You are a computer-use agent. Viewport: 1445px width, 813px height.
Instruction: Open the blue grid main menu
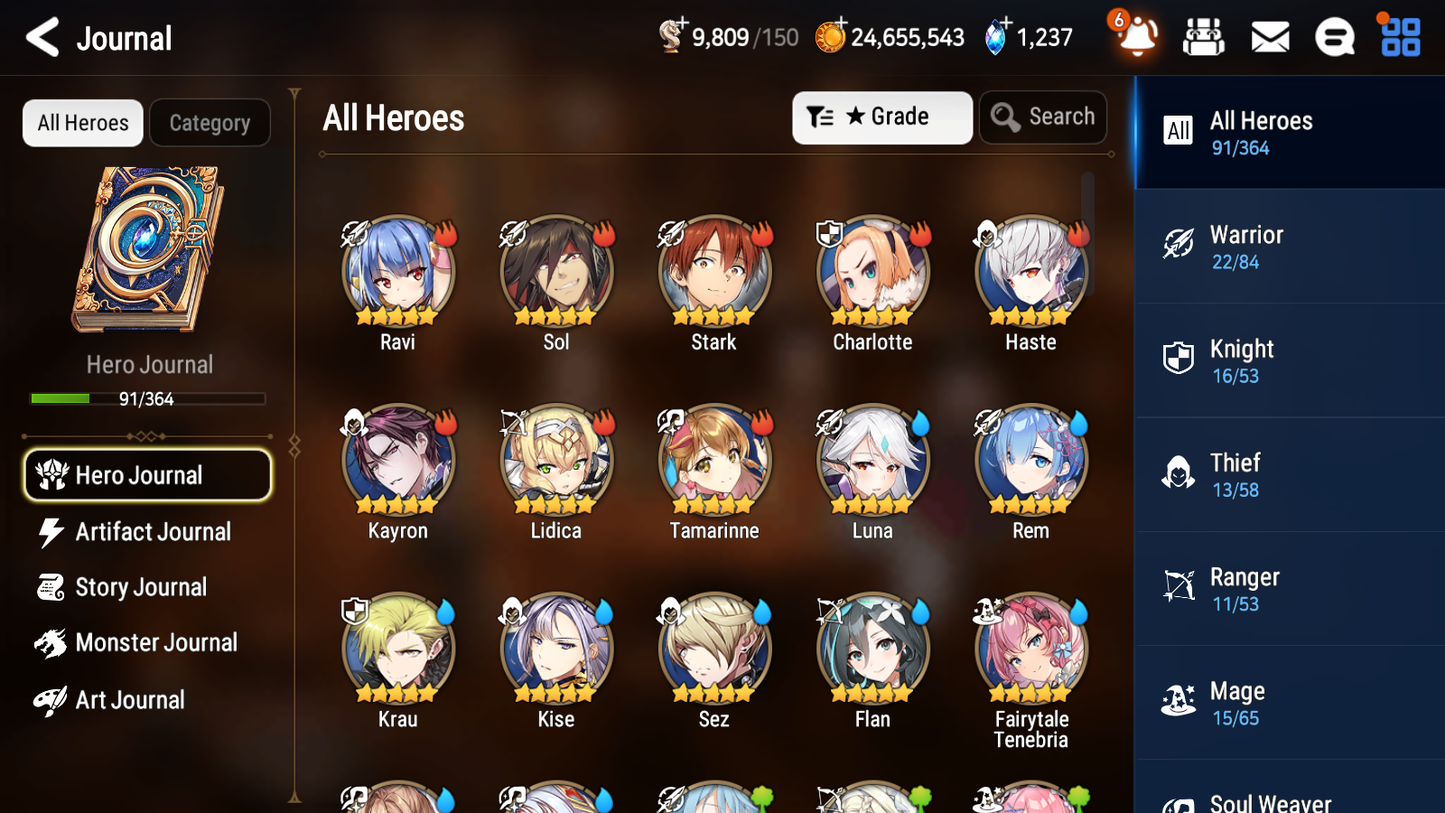(x=1398, y=36)
